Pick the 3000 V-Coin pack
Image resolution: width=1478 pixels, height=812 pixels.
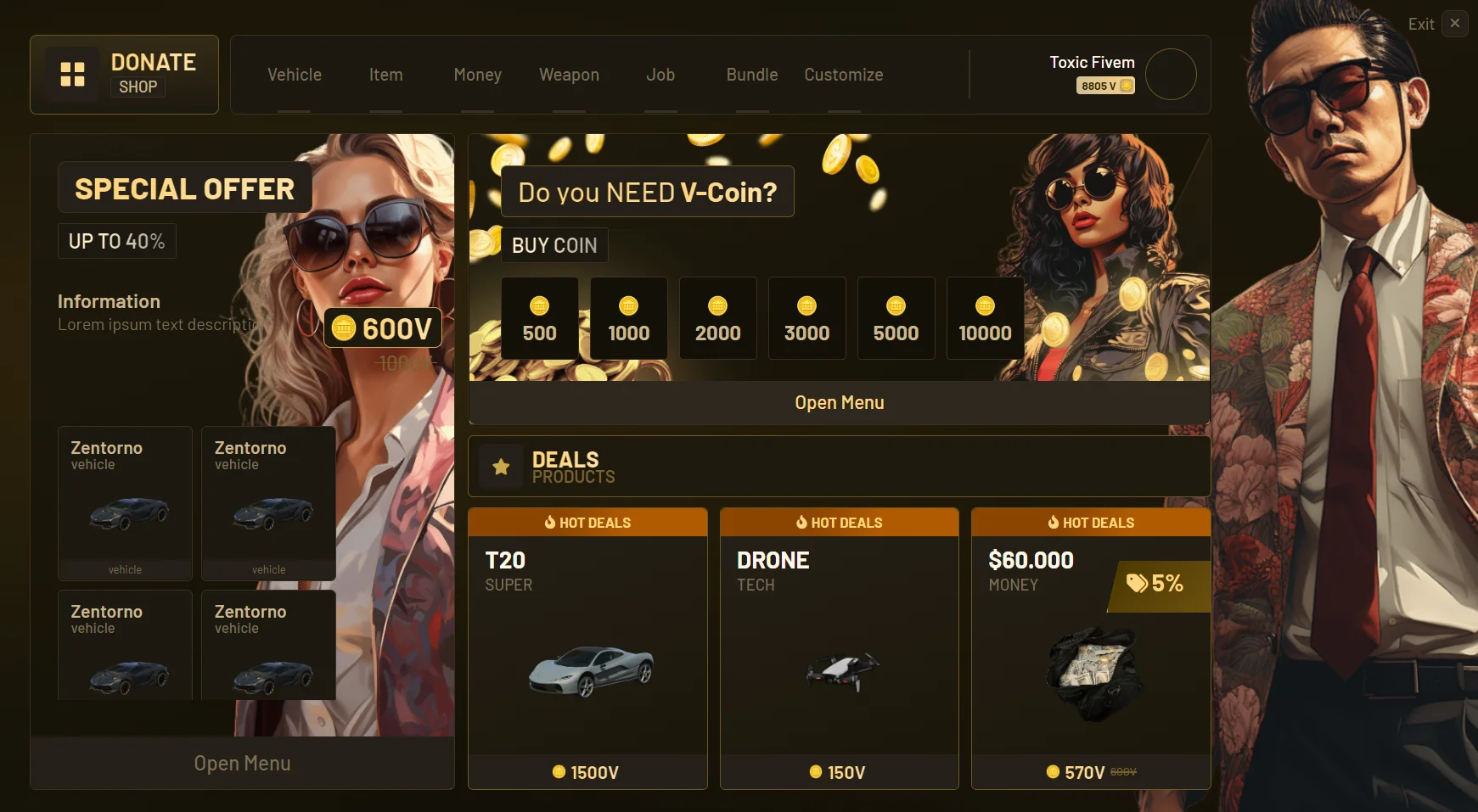[807, 318]
